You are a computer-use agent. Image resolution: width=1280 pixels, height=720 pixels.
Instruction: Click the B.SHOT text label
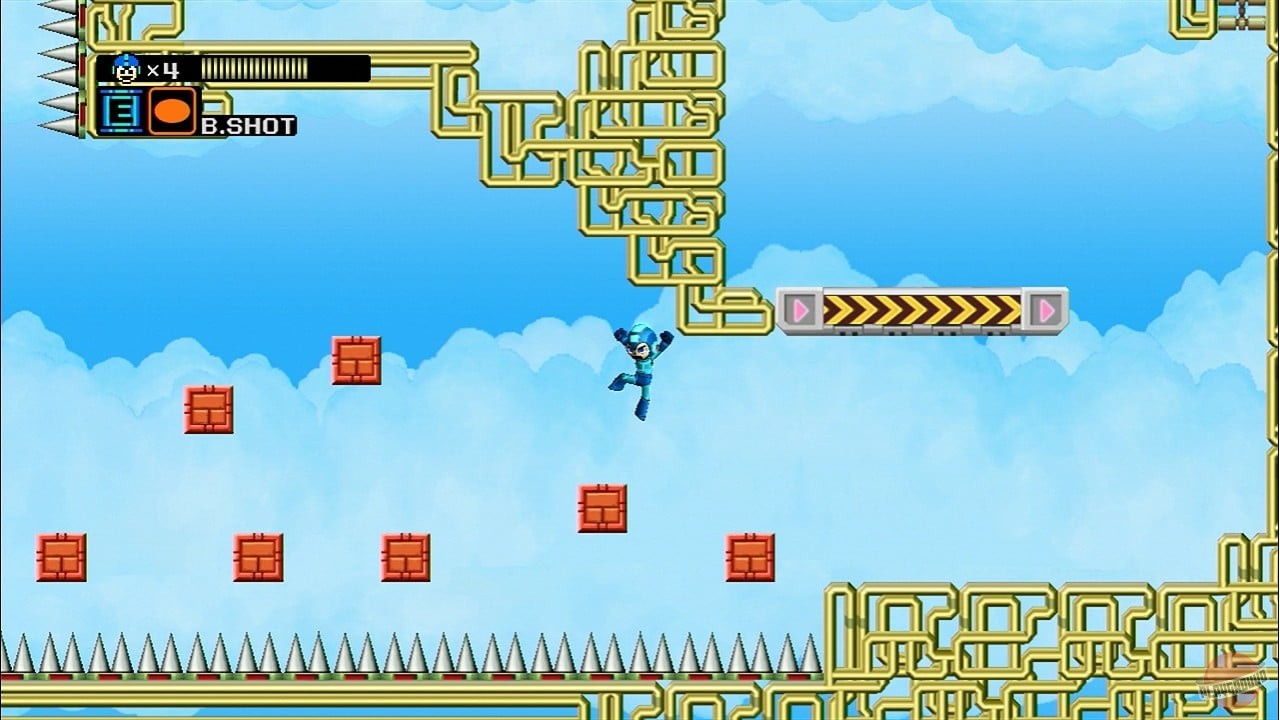pos(250,127)
